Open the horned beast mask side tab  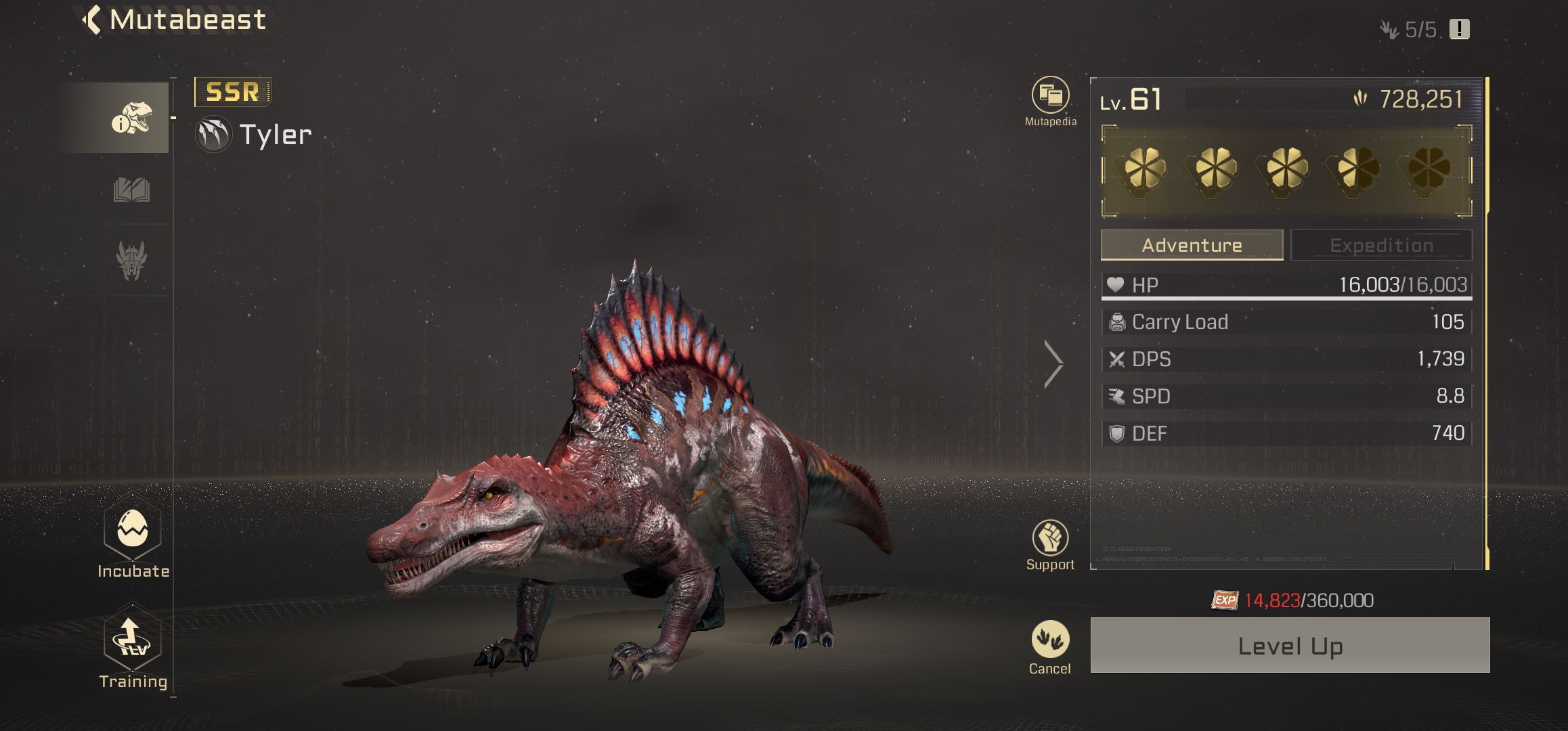[x=131, y=261]
